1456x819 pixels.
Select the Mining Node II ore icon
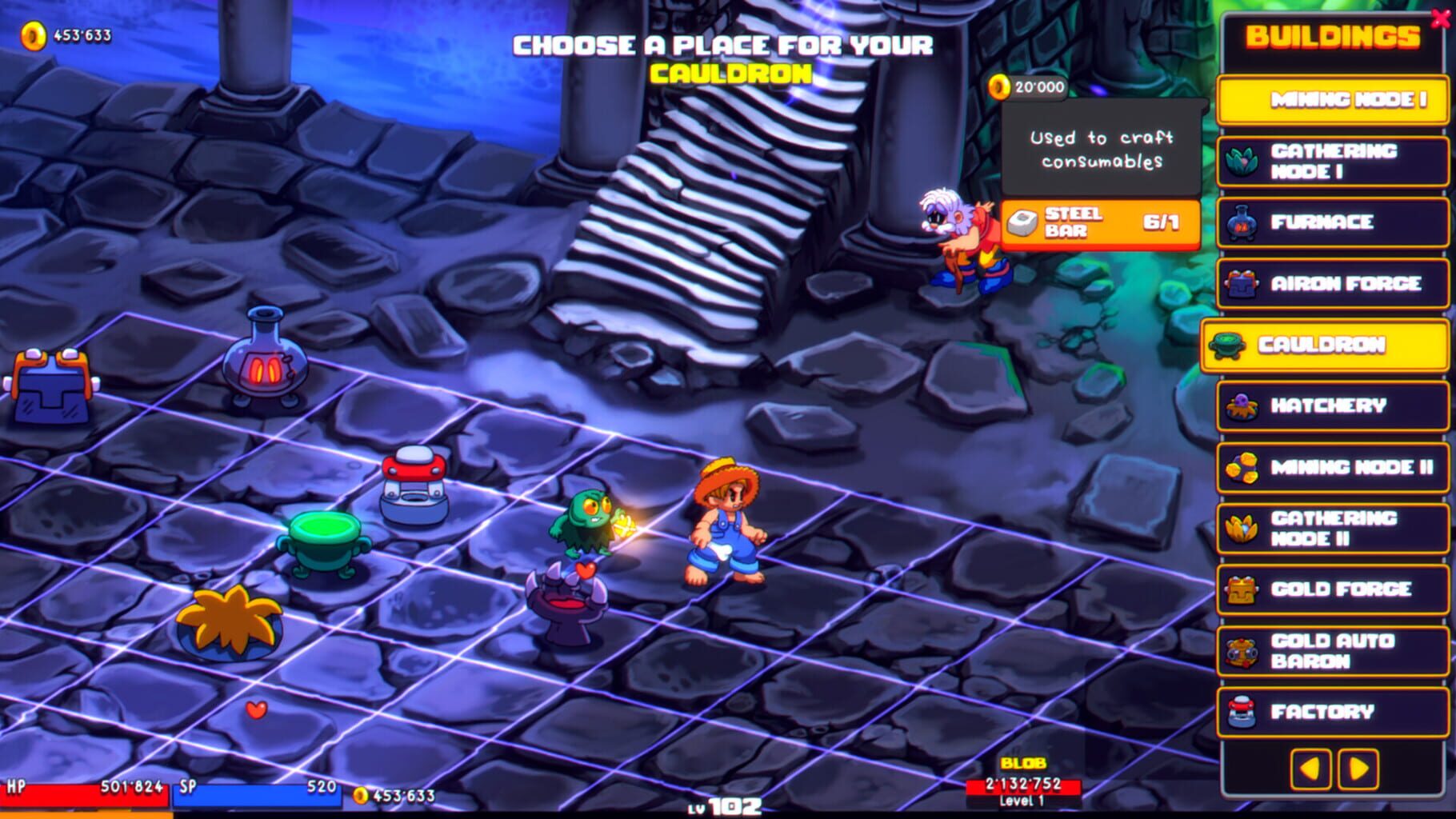1242,467
